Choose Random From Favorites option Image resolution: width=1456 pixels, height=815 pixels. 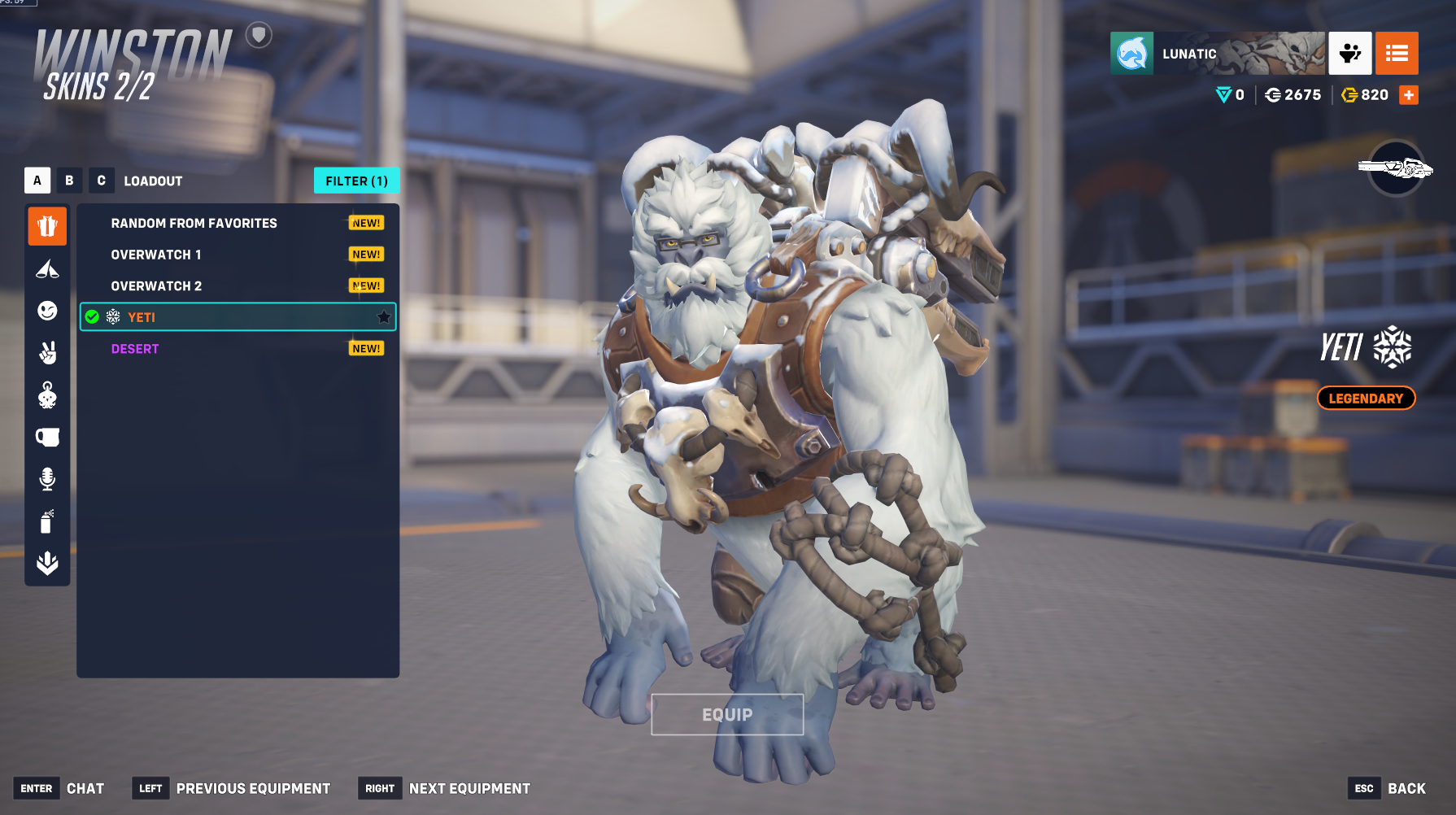pyautogui.click(x=194, y=223)
